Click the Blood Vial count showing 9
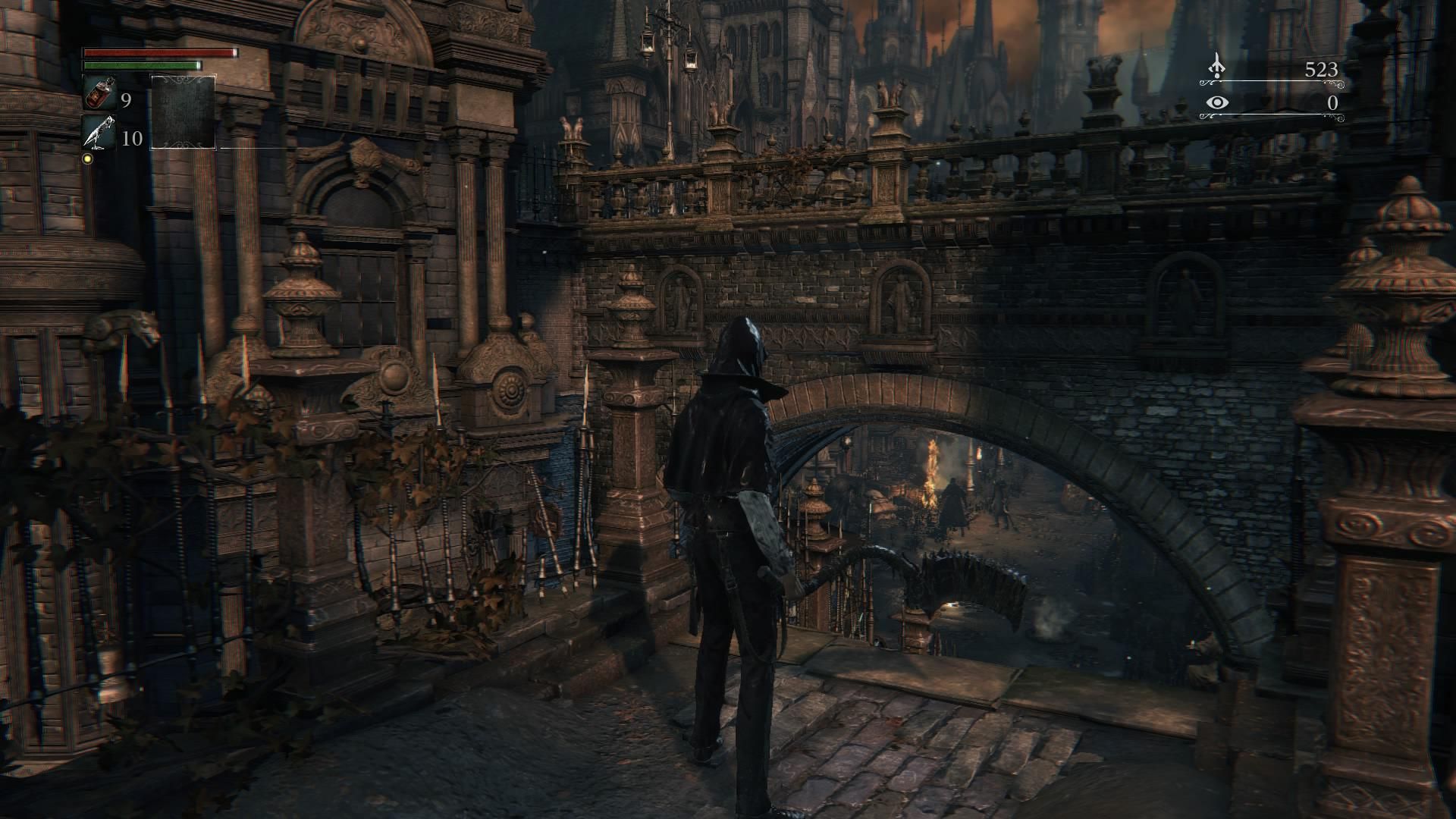1456x819 pixels. 125,101
